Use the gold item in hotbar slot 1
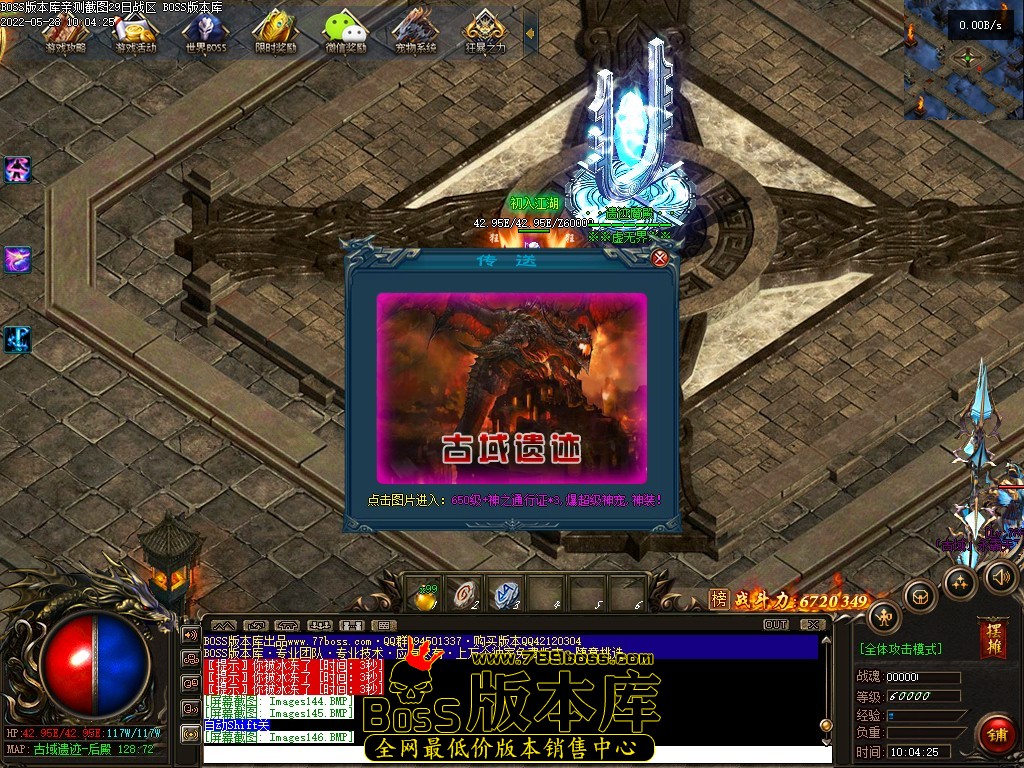Image resolution: width=1024 pixels, height=768 pixels. pos(427,595)
